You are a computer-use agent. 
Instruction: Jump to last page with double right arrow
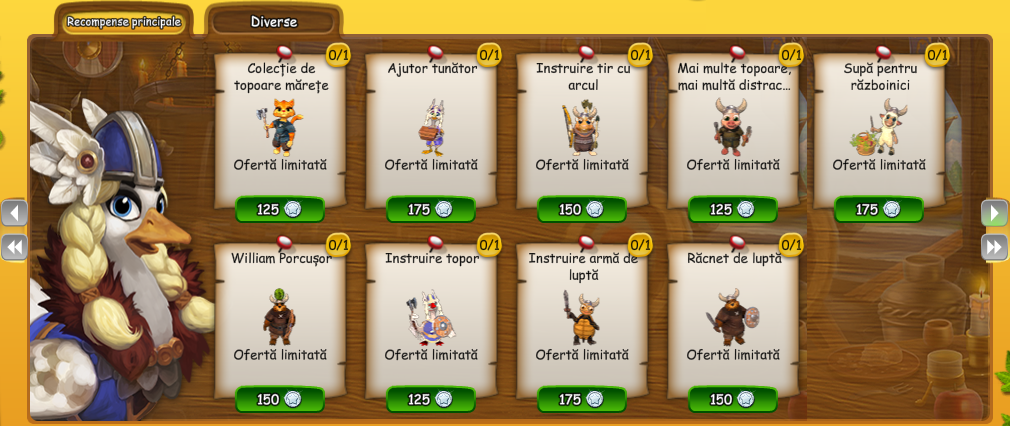[x=994, y=247]
